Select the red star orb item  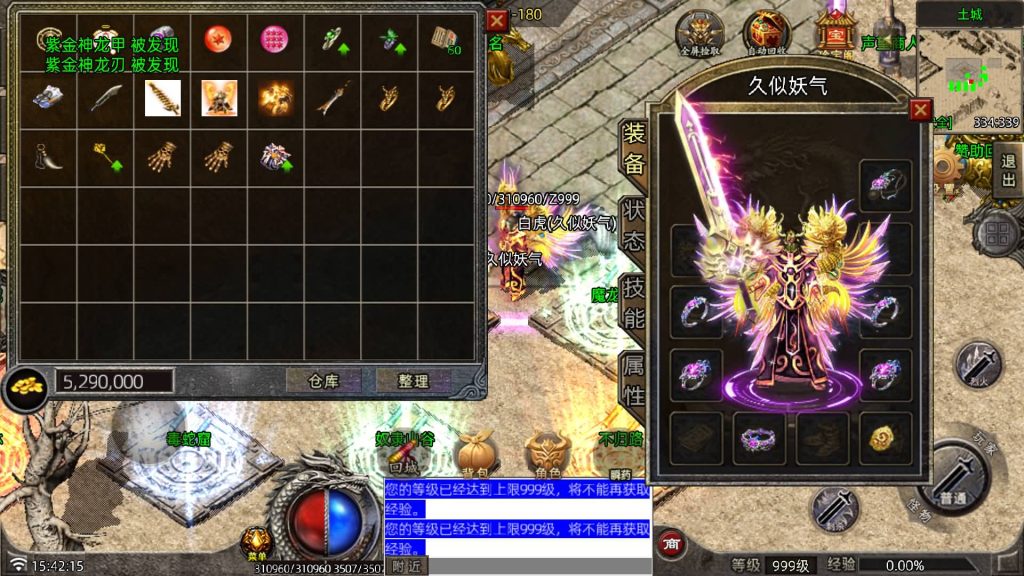pos(216,39)
